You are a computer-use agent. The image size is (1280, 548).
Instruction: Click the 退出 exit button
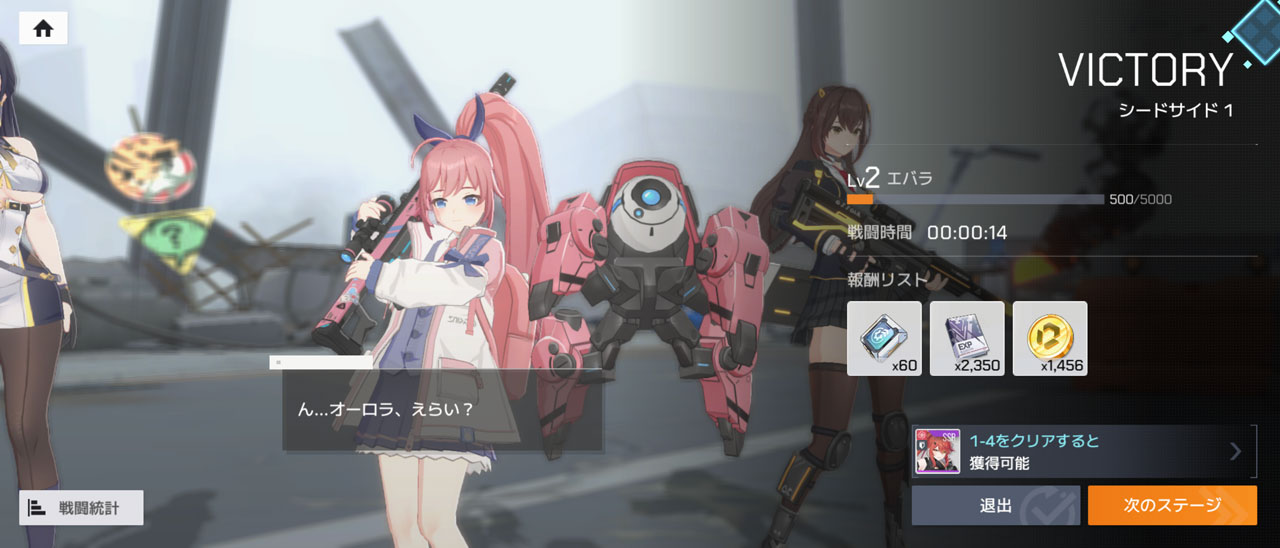[995, 505]
